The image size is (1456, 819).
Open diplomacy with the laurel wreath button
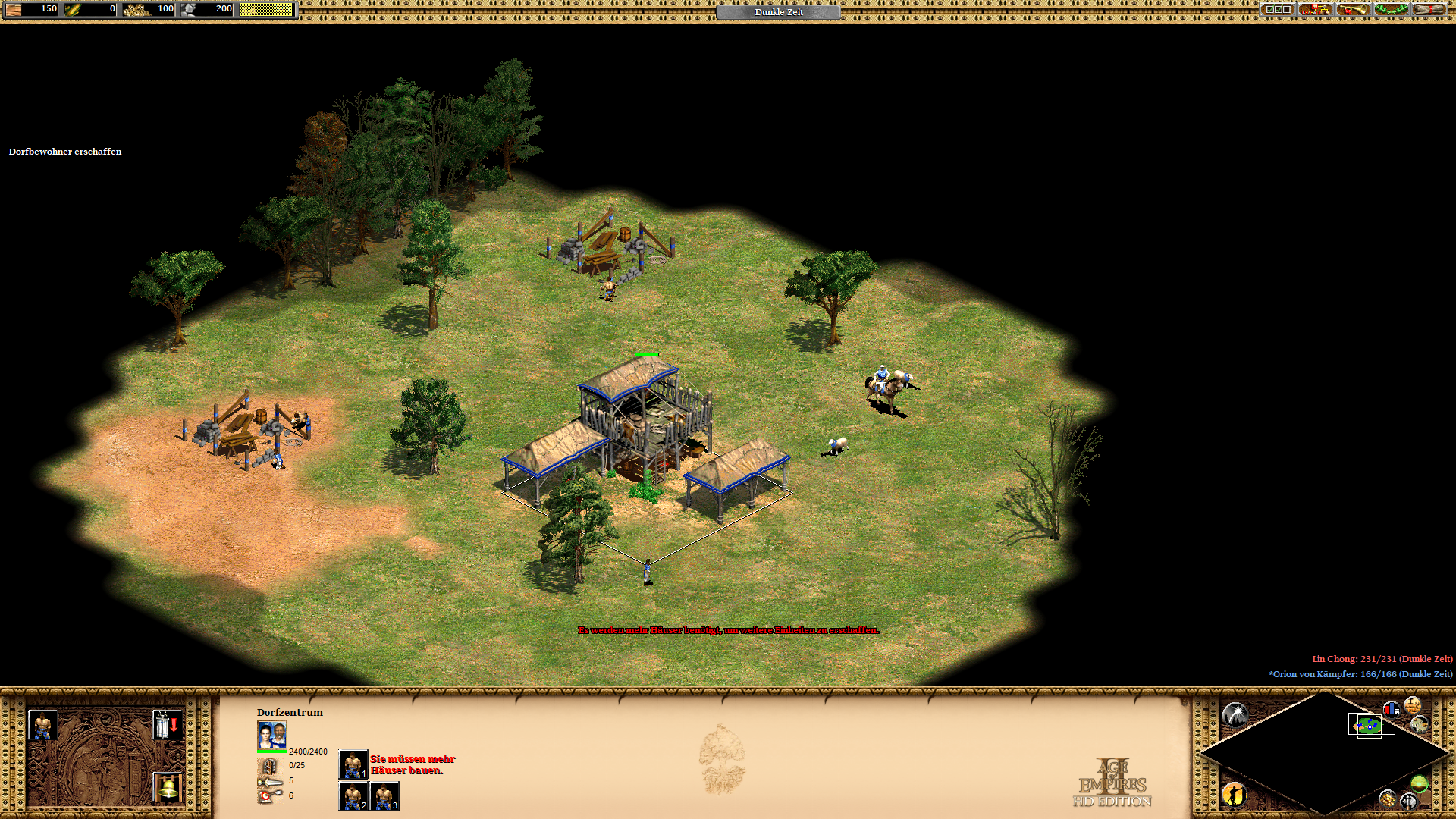pos(1391,10)
